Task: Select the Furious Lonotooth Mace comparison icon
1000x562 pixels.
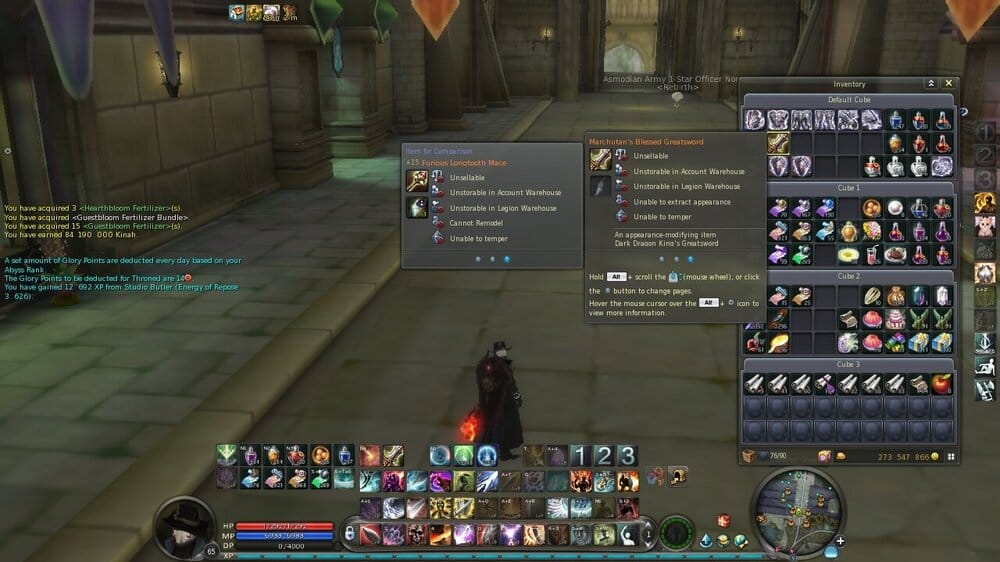Action: pyautogui.click(x=416, y=181)
